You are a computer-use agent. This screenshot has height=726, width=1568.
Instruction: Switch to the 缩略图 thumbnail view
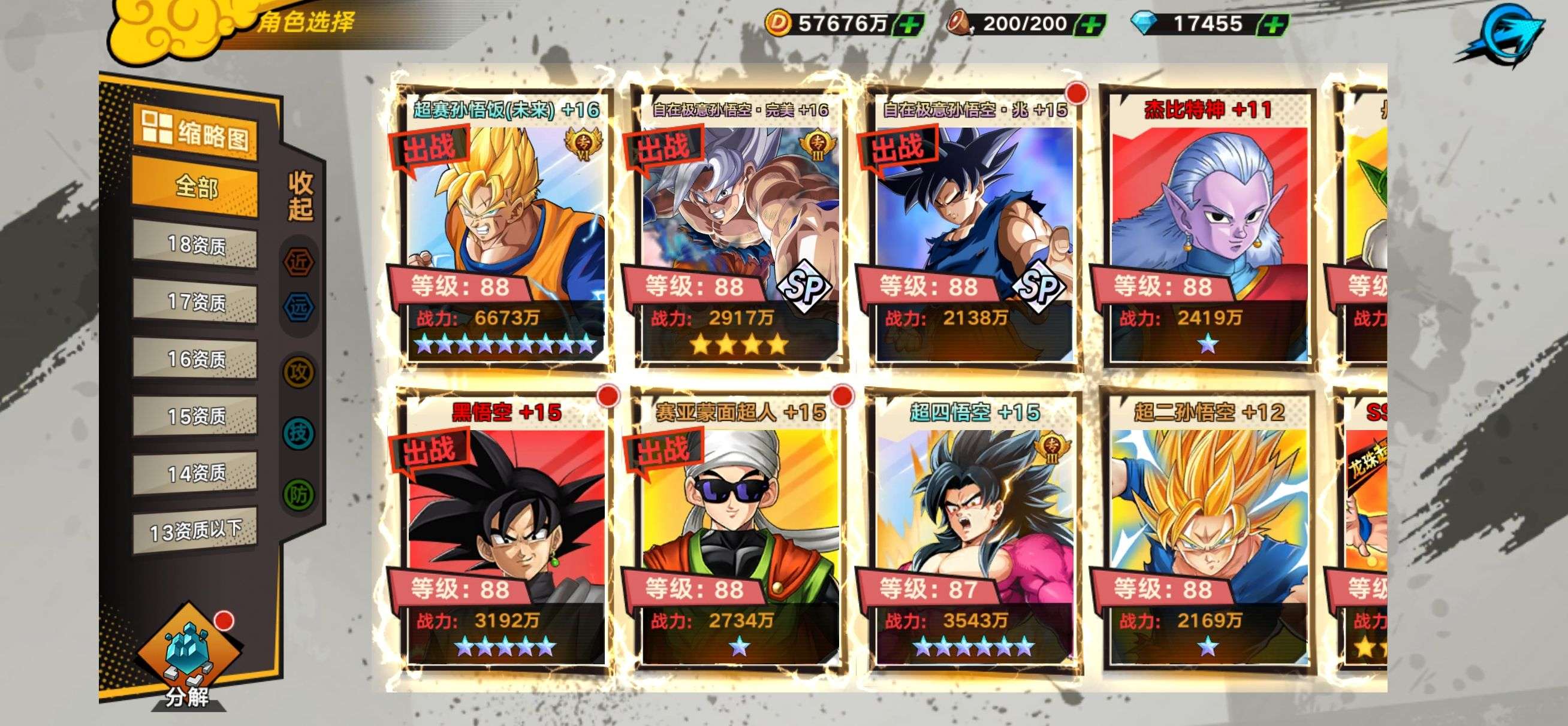[195, 132]
